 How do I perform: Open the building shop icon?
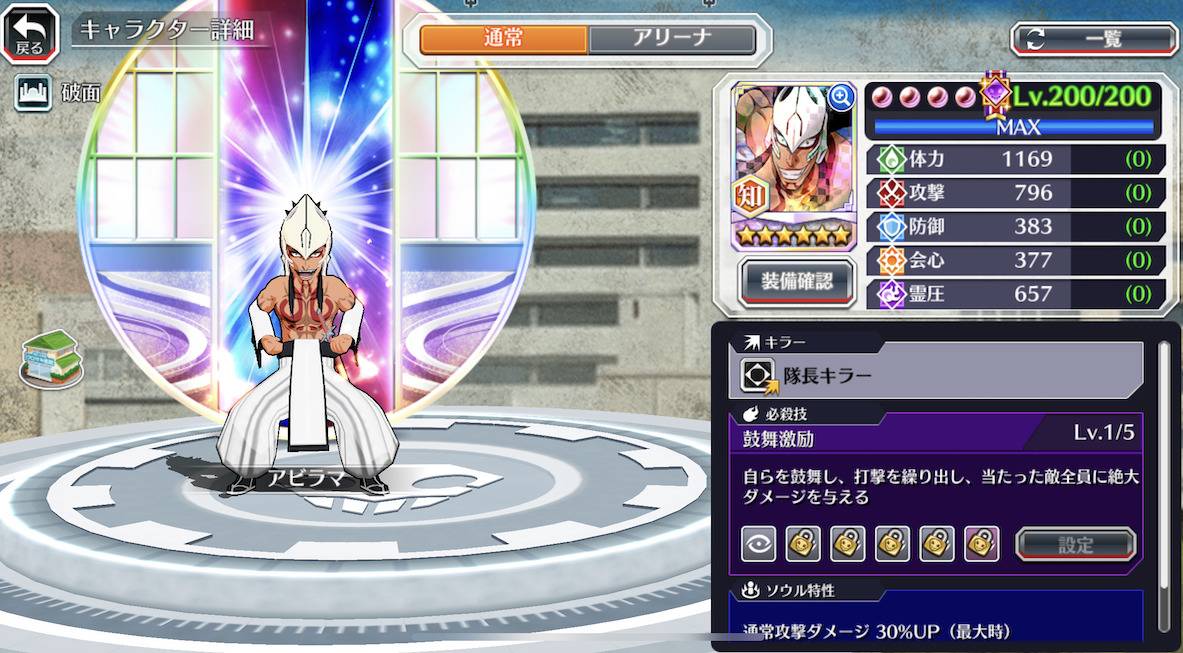pos(51,357)
